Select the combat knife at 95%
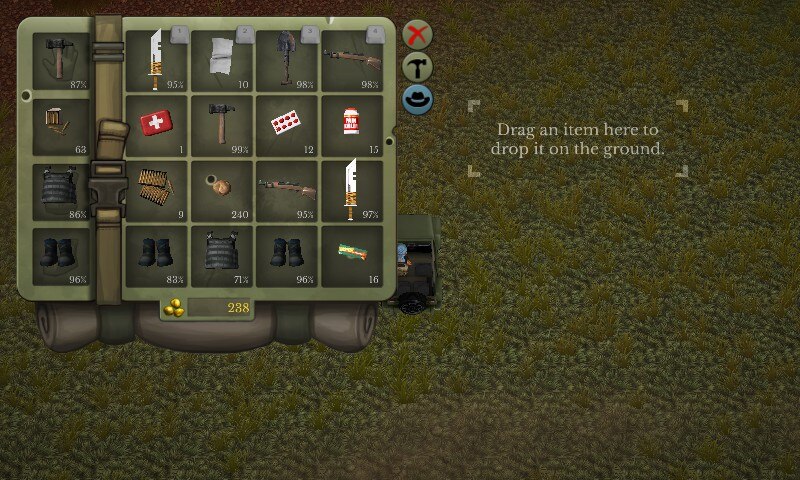 (x=157, y=60)
